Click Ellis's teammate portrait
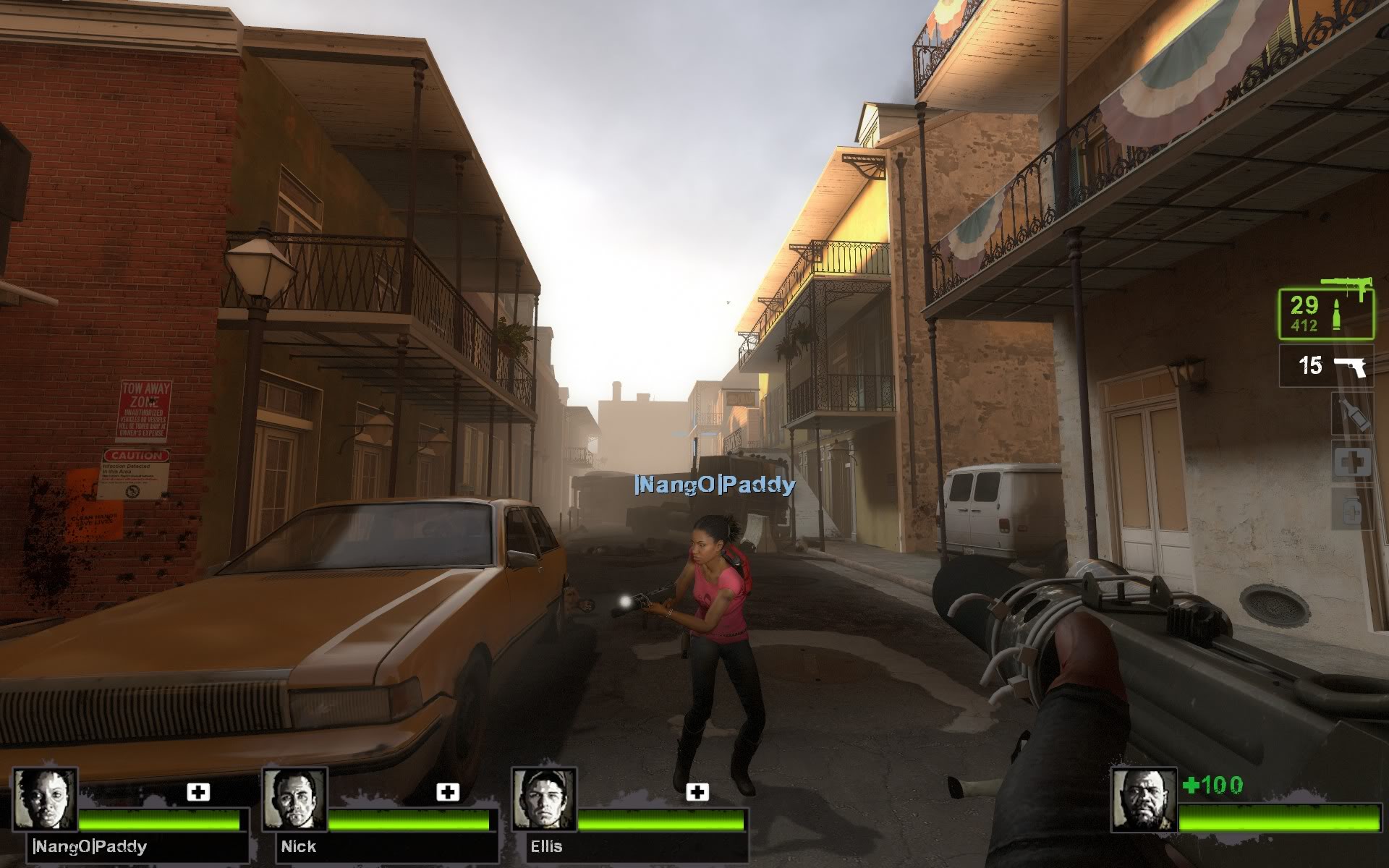The height and width of the screenshot is (868, 1389). 544,799
